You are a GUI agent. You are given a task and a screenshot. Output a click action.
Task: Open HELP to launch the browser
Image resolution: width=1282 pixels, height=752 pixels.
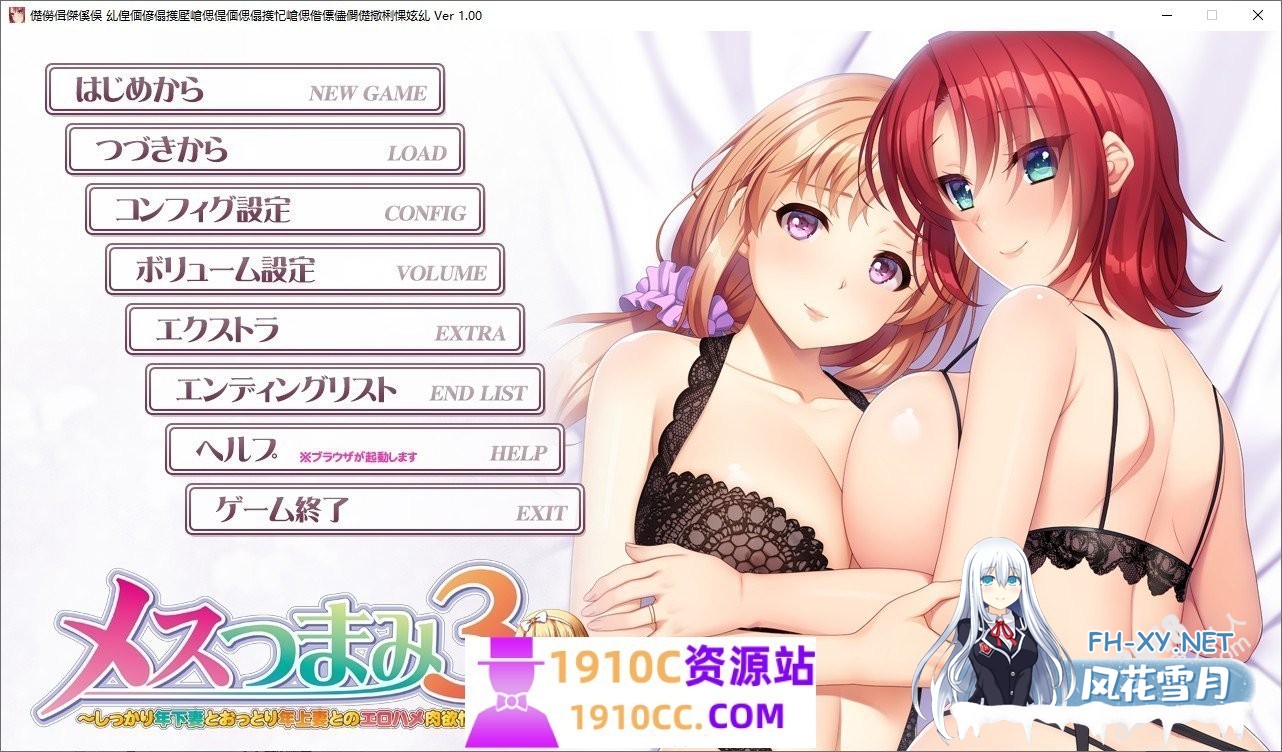pyautogui.click(x=365, y=450)
